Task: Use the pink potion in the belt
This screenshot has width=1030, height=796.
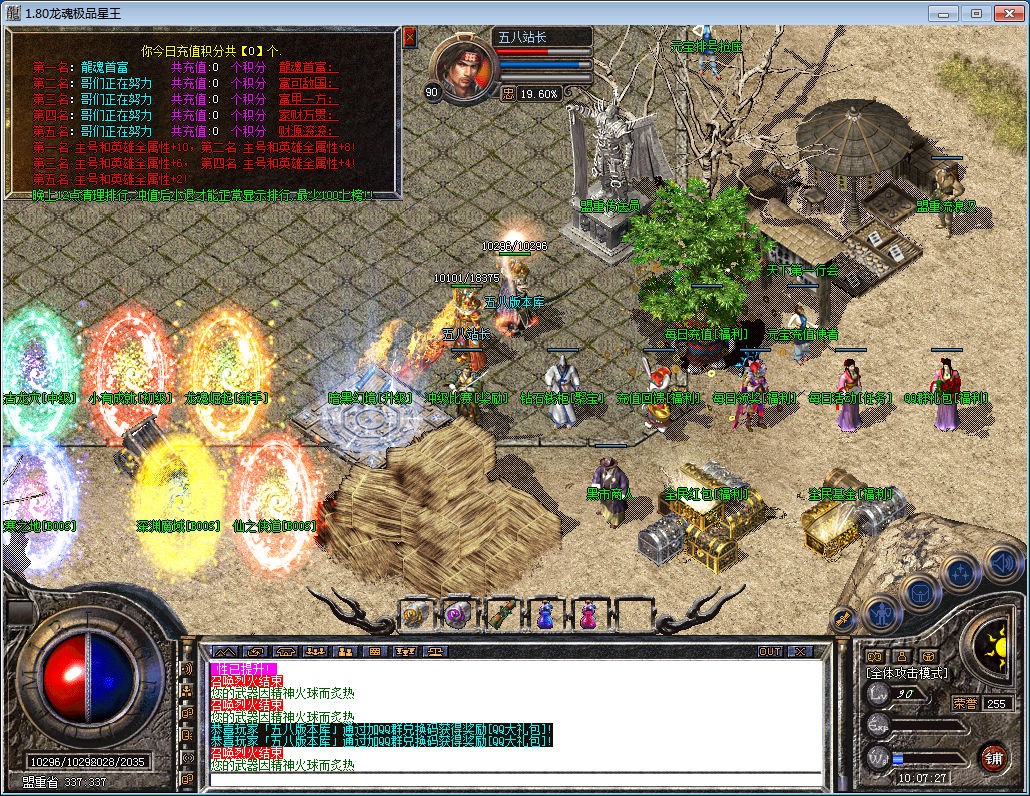Action: pyautogui.click(x=589, y=613)
